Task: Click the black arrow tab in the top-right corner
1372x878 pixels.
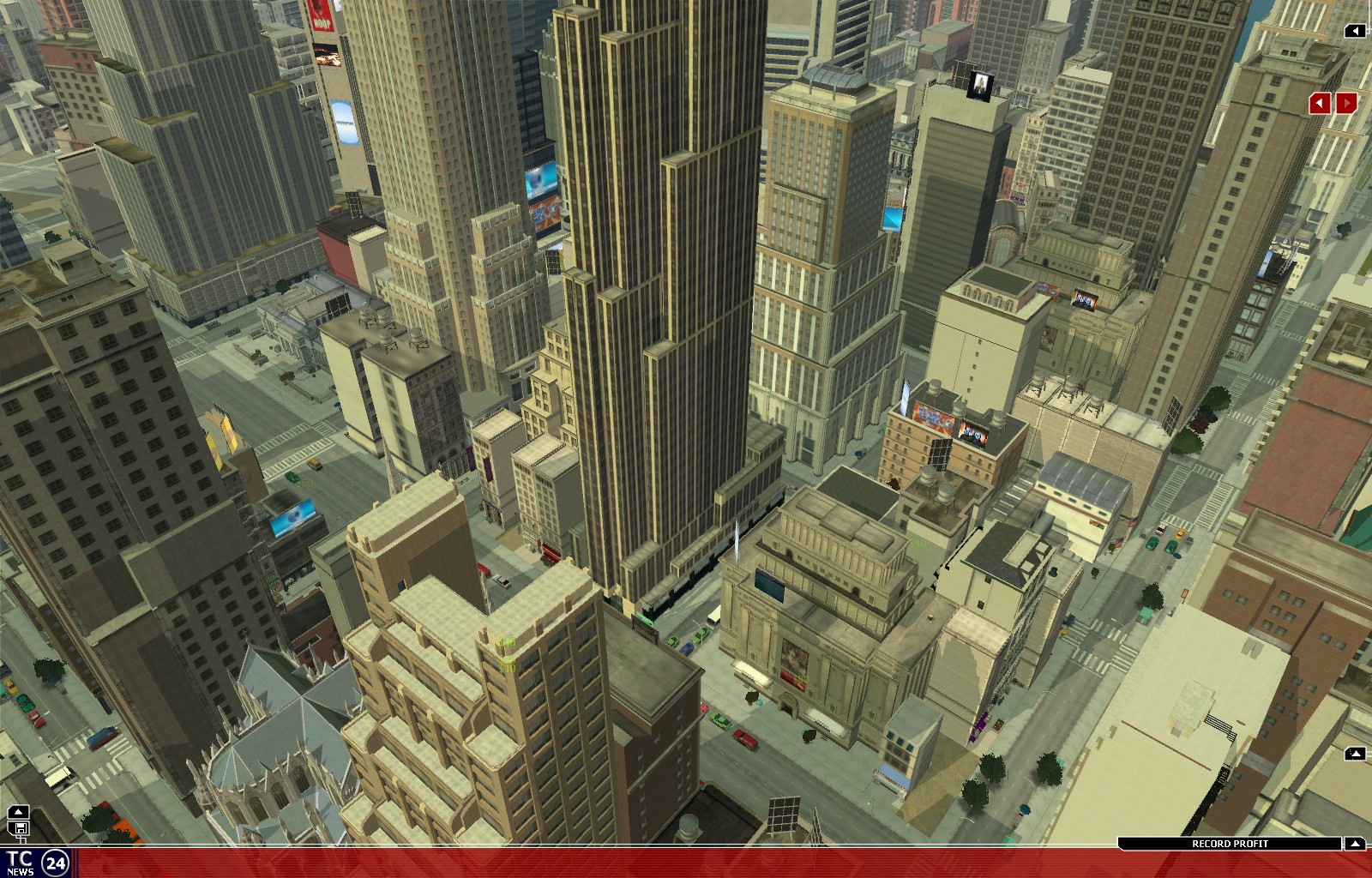Action: click(1355, 31)
